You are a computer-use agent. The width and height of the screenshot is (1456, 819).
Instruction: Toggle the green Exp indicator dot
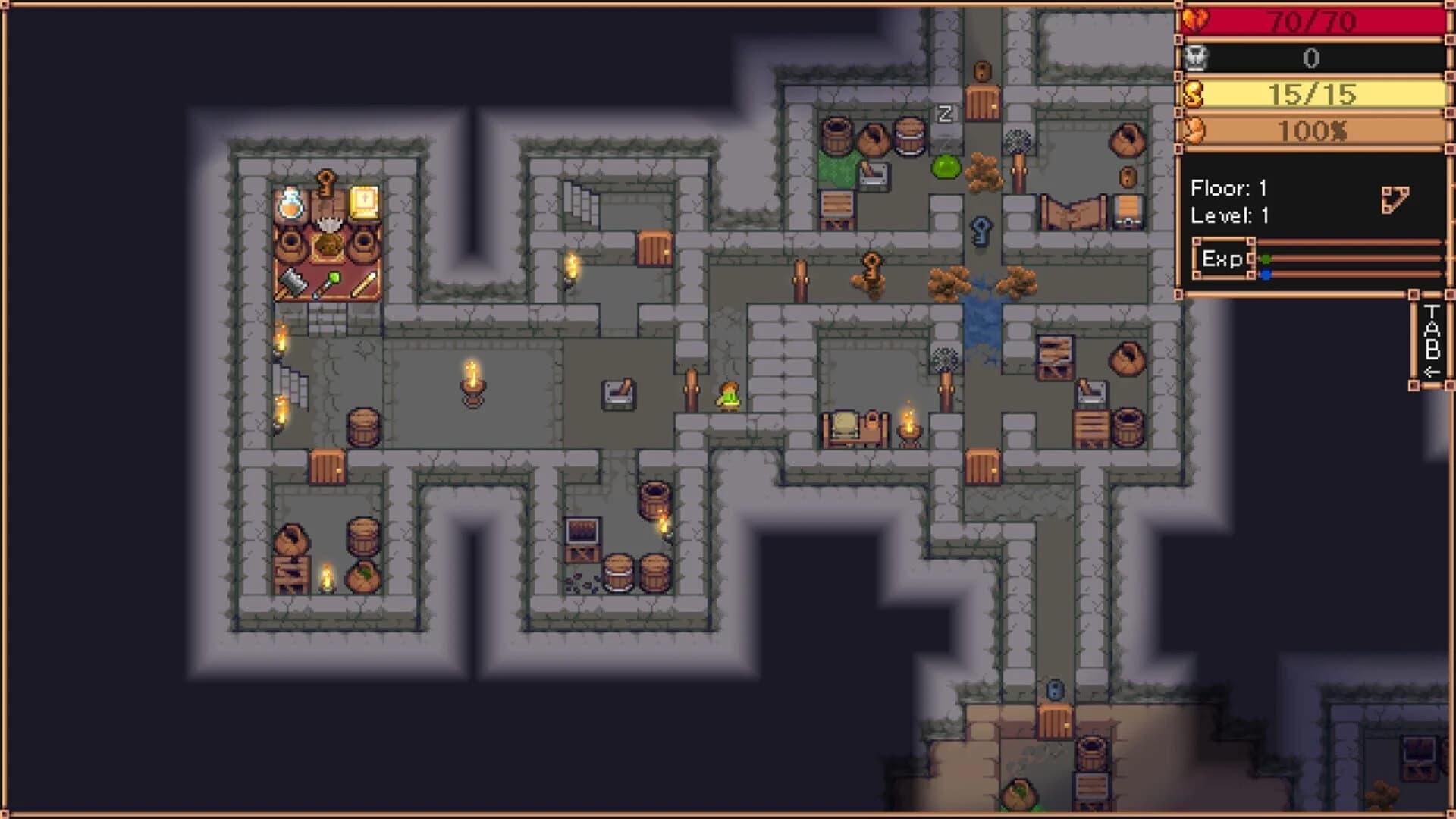coord(1265,259)
